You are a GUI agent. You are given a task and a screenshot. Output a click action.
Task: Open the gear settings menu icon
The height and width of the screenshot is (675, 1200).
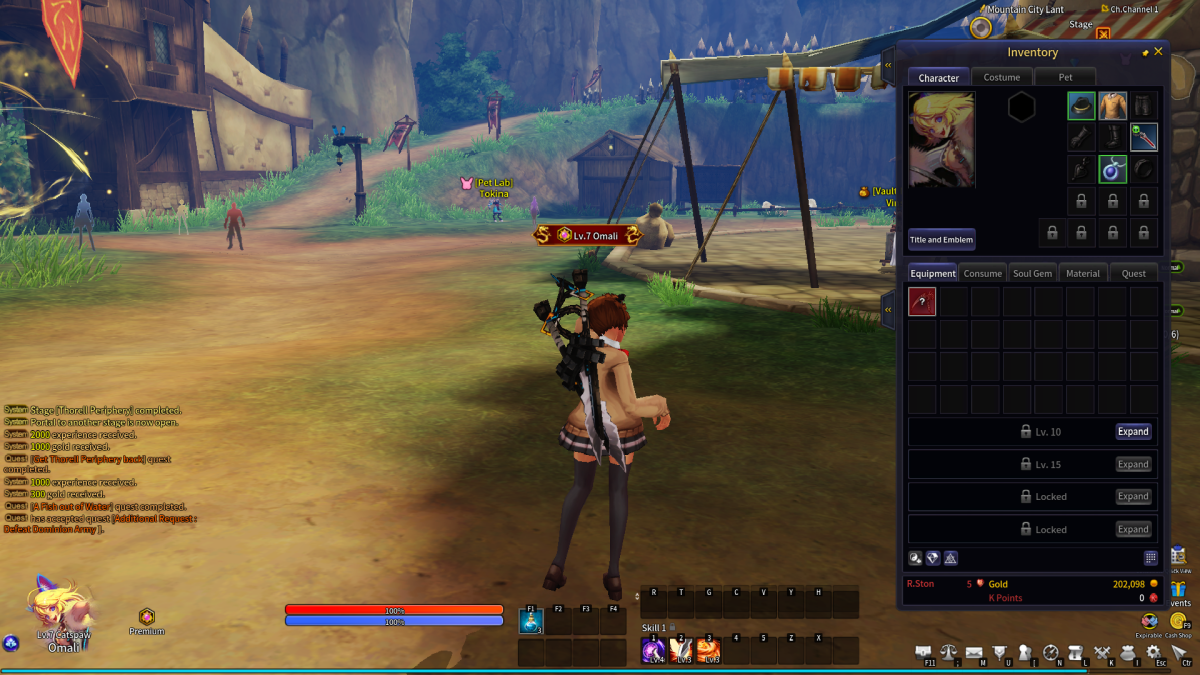(x=1153, y=653)
